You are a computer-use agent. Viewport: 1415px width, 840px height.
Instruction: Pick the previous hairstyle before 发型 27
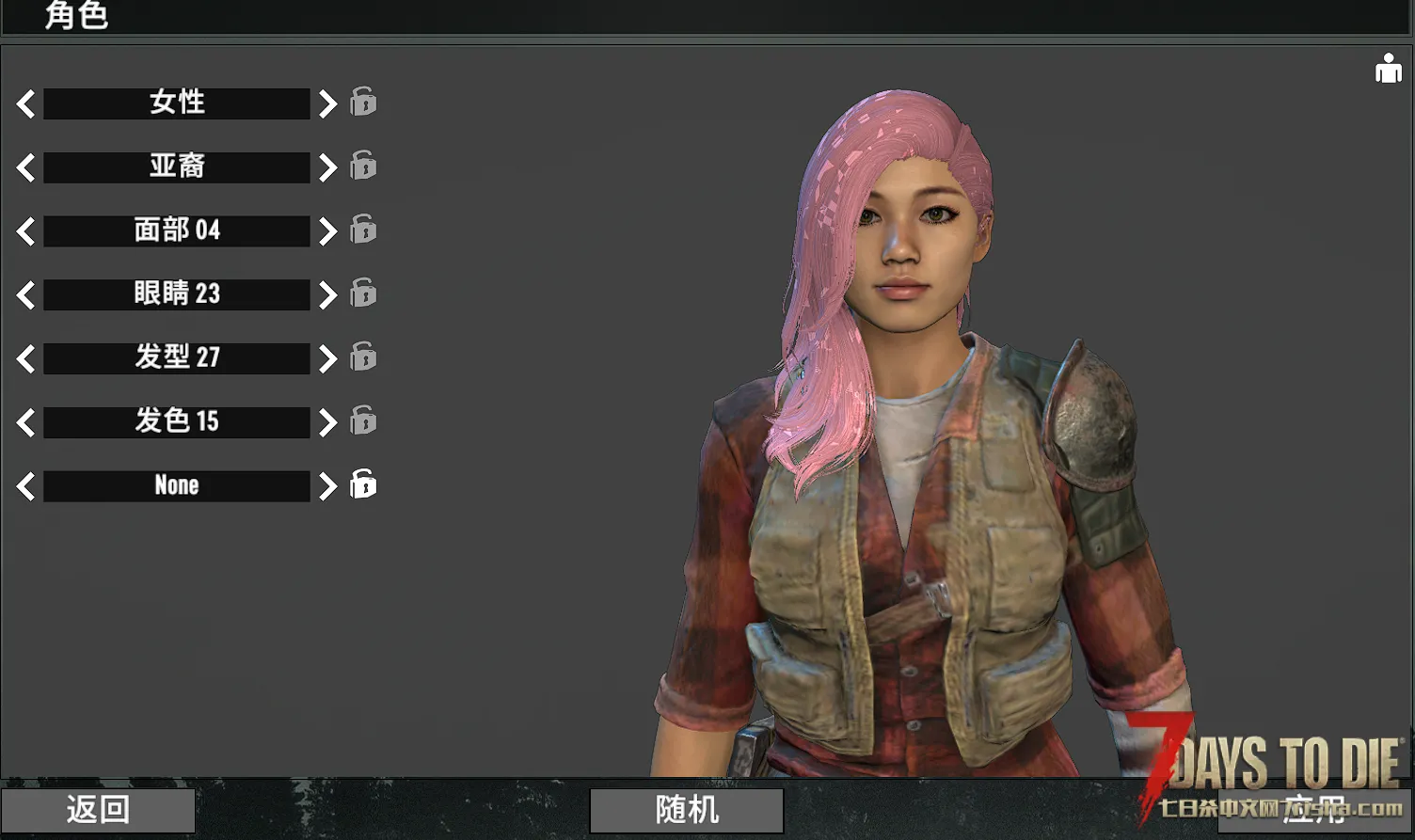click(x=26, y=358)
